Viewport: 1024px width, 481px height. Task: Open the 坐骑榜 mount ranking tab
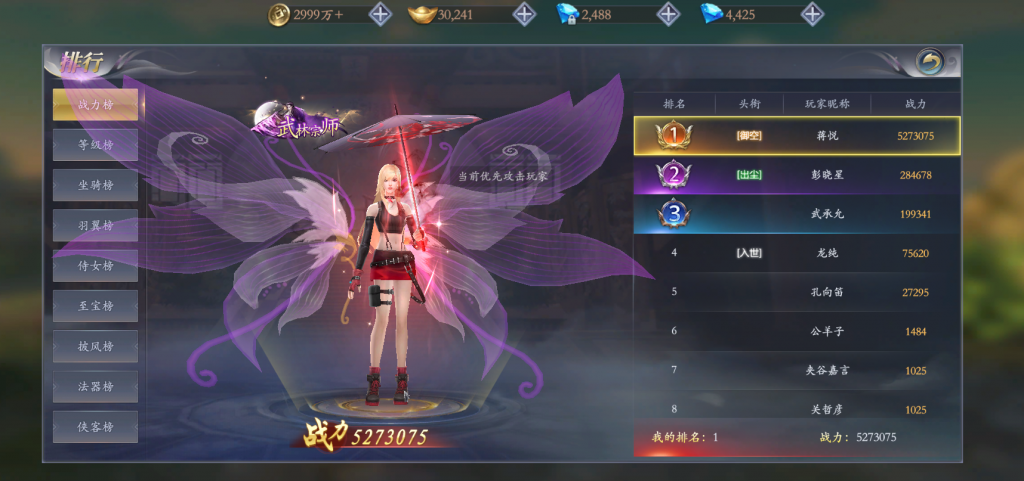coord(95,185)
